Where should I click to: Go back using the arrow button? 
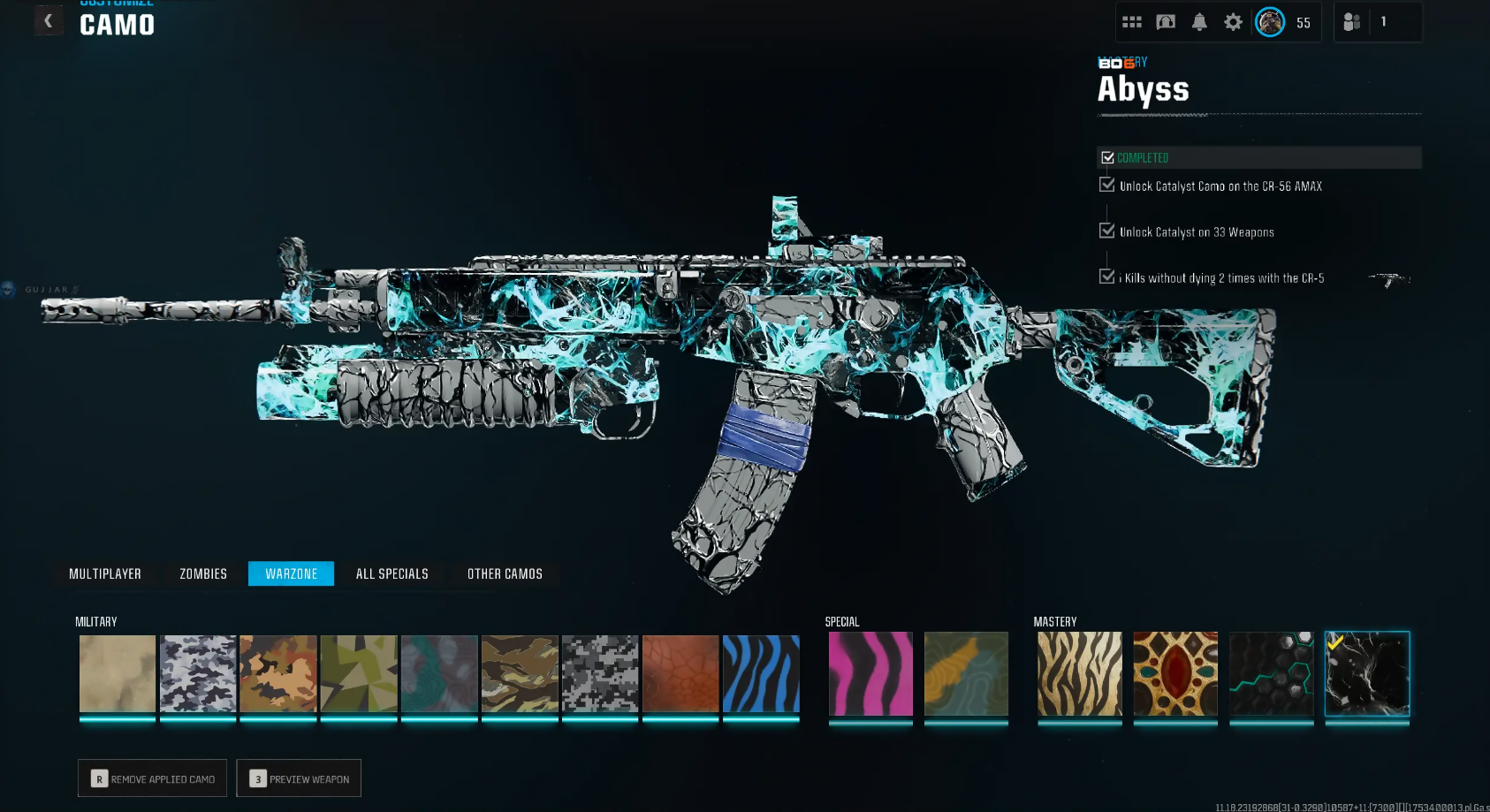point(48,20)
